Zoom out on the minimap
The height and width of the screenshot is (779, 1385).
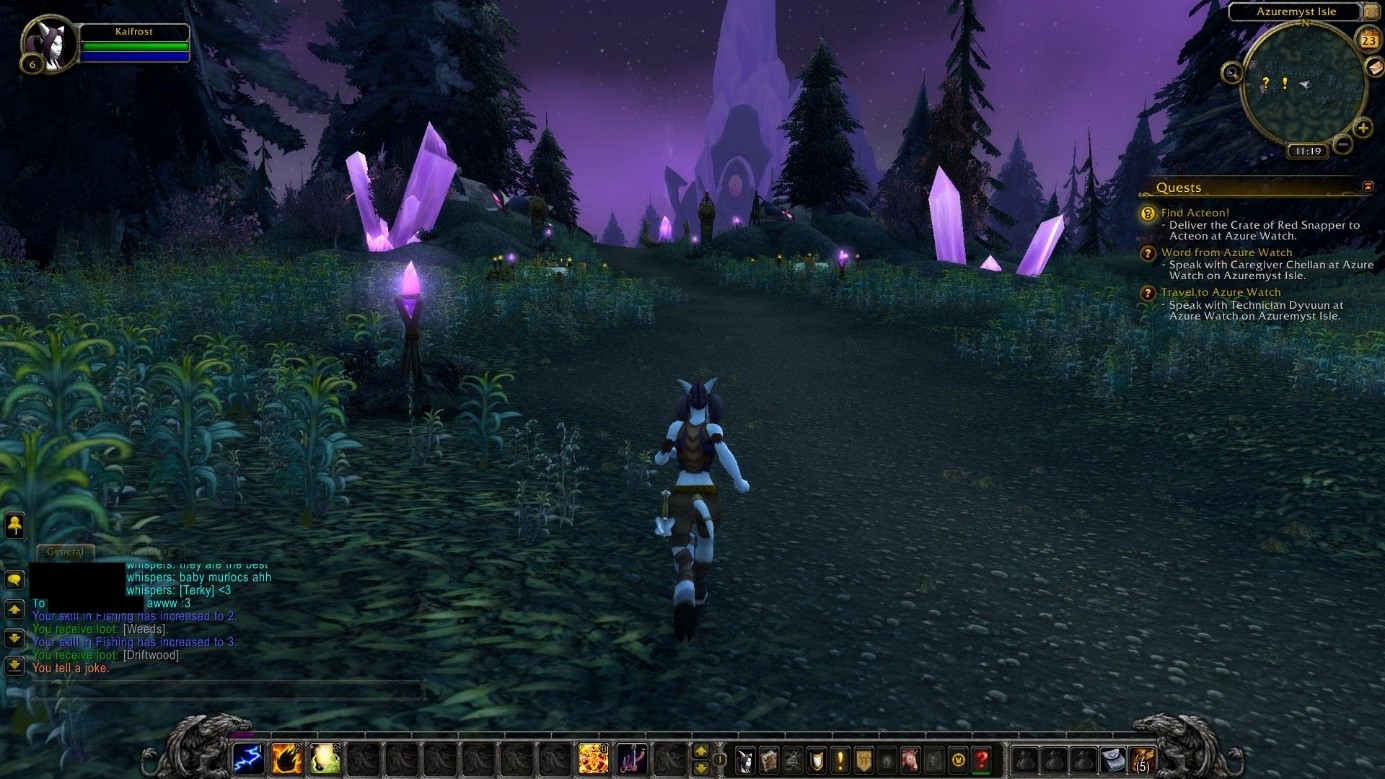coord(1343,144)
